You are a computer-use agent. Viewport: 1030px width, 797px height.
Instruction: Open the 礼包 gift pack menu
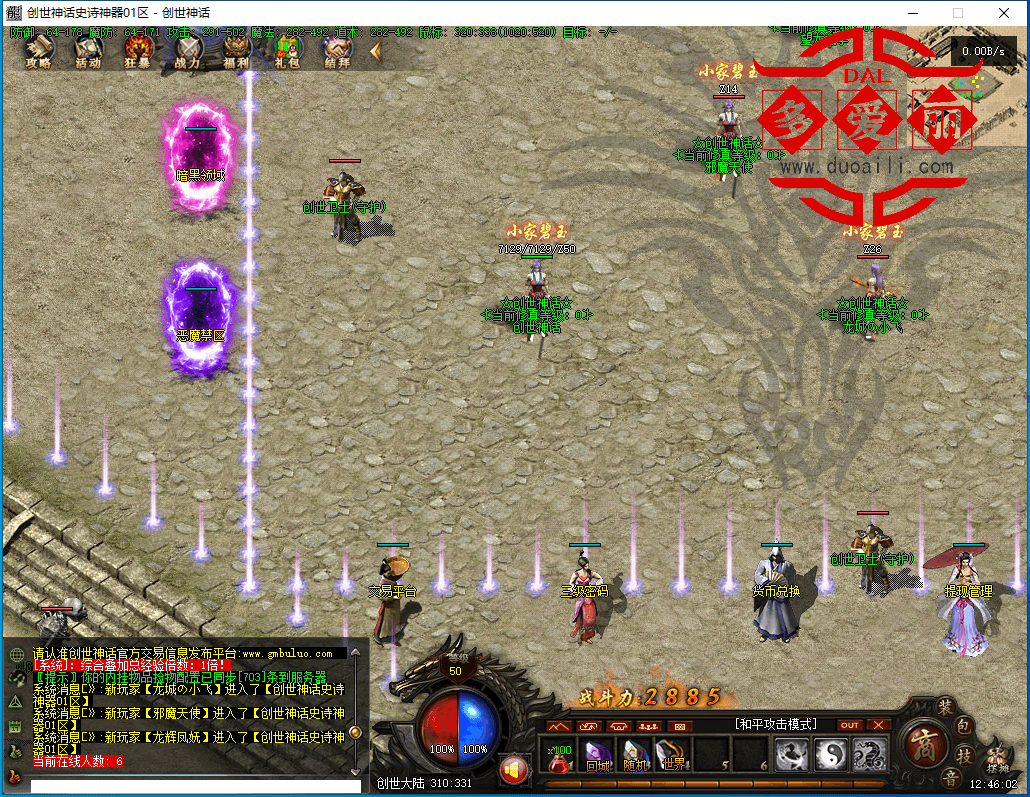coord(288,51)
